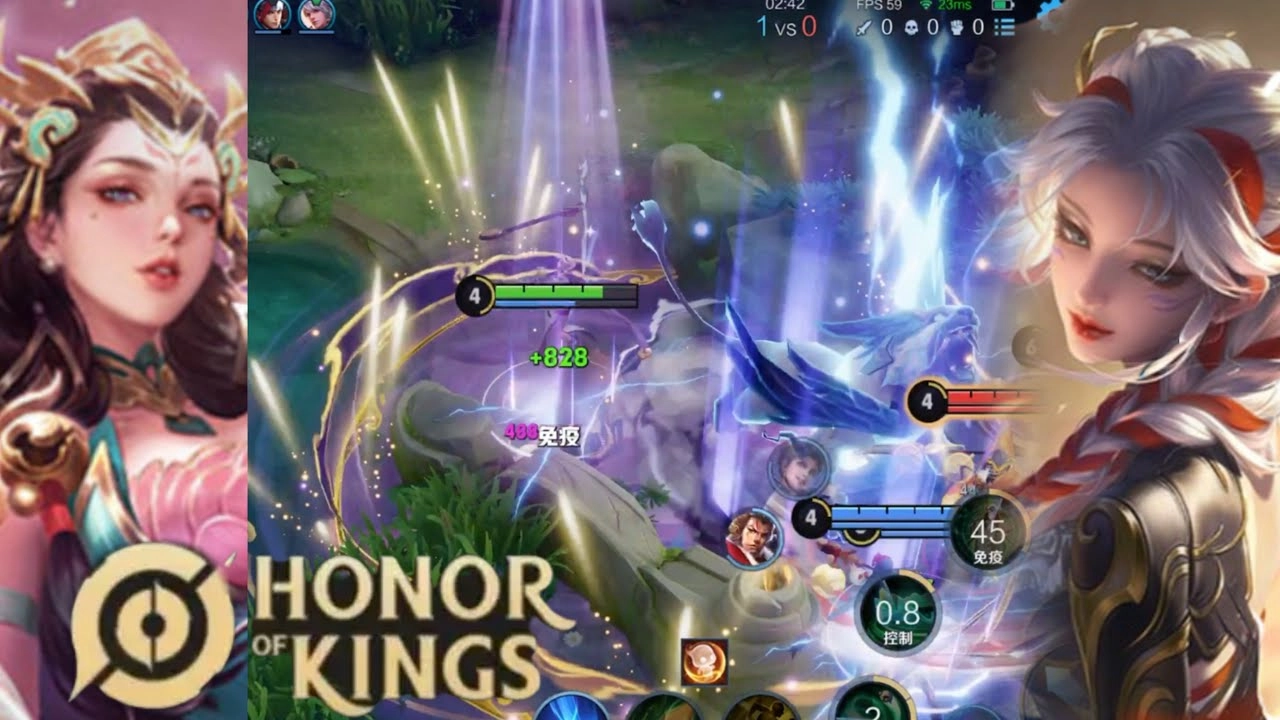
Task: Tap the ability with 0.8 control cooldown
Action: (896, 614)
